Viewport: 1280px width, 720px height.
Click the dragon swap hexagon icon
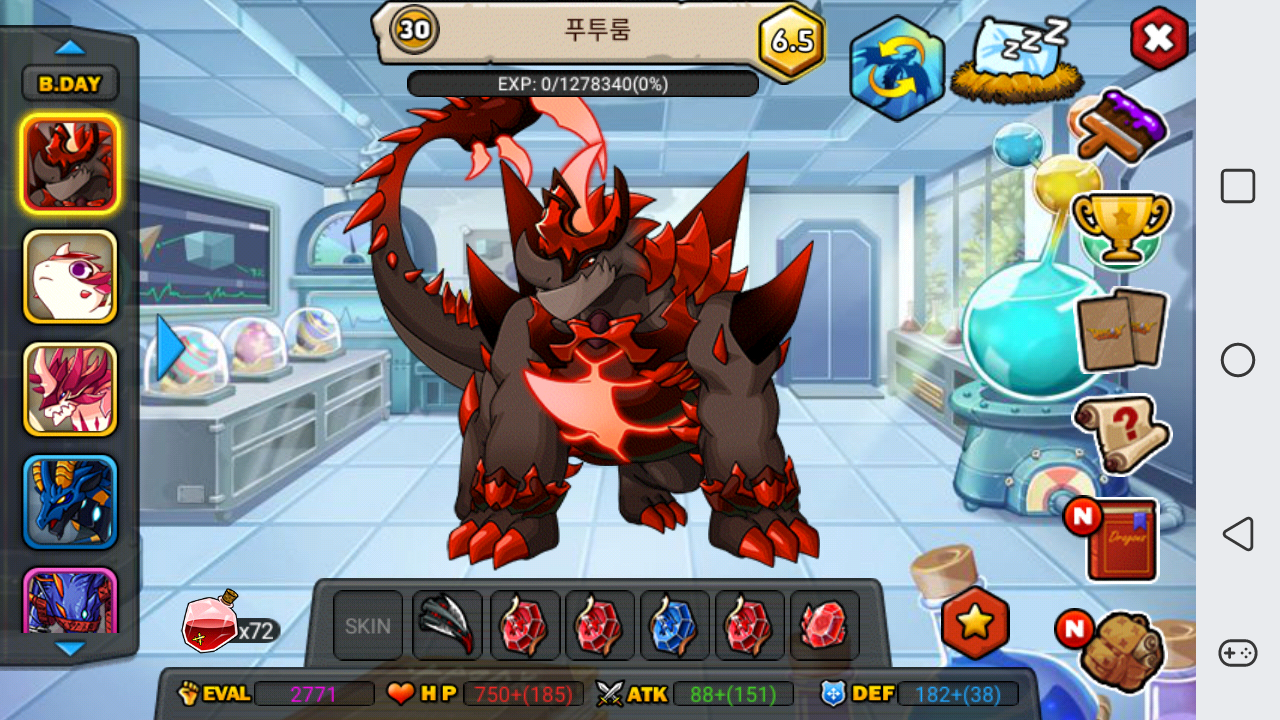(897, 68)
